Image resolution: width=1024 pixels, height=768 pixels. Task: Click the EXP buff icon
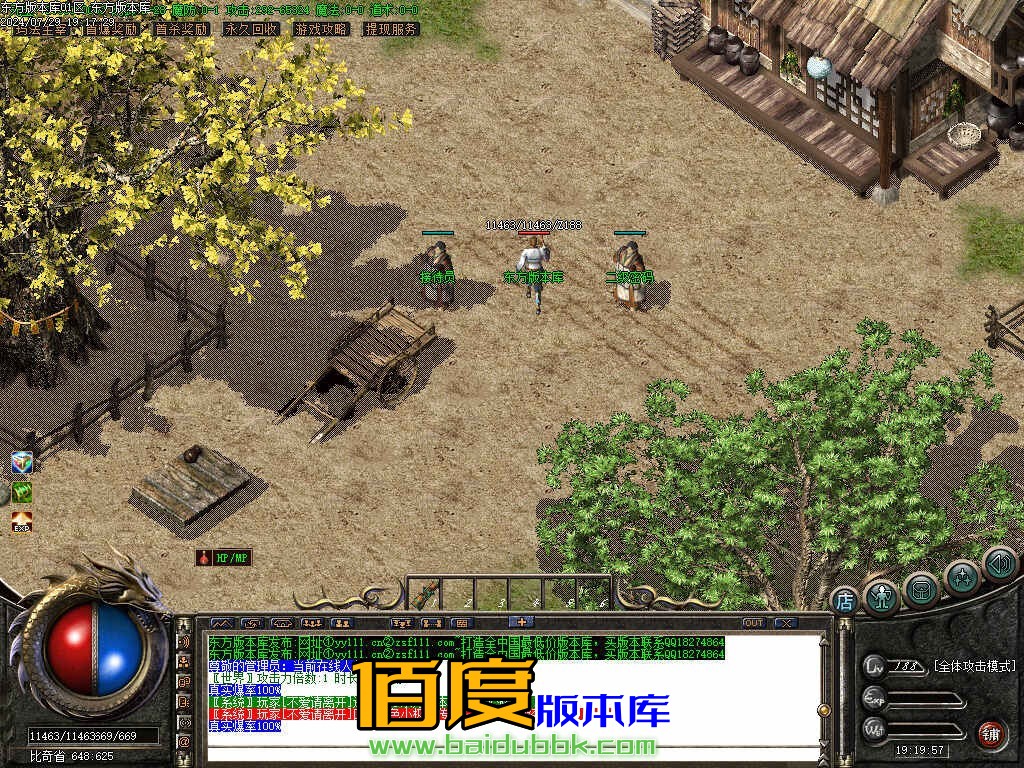click(x=22, y=522)
